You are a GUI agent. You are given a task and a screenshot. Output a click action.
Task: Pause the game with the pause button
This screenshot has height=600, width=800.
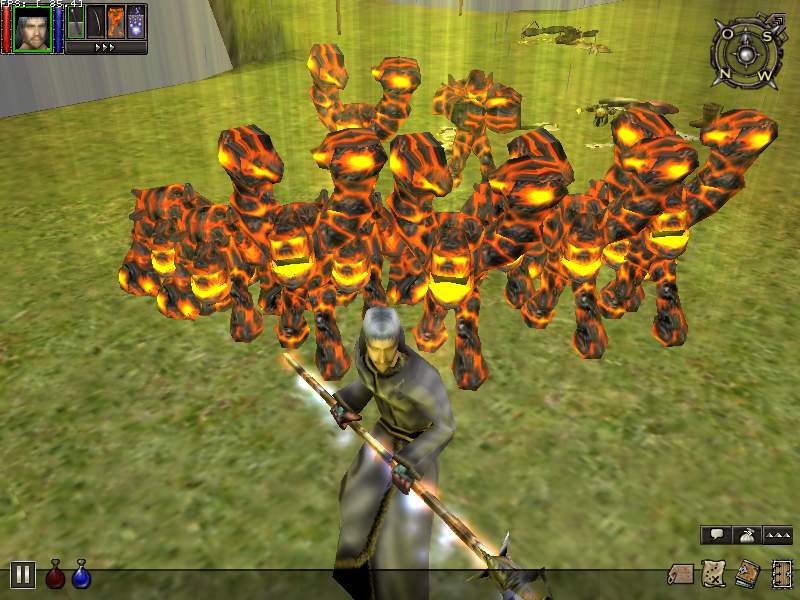[x=23, y=574]
